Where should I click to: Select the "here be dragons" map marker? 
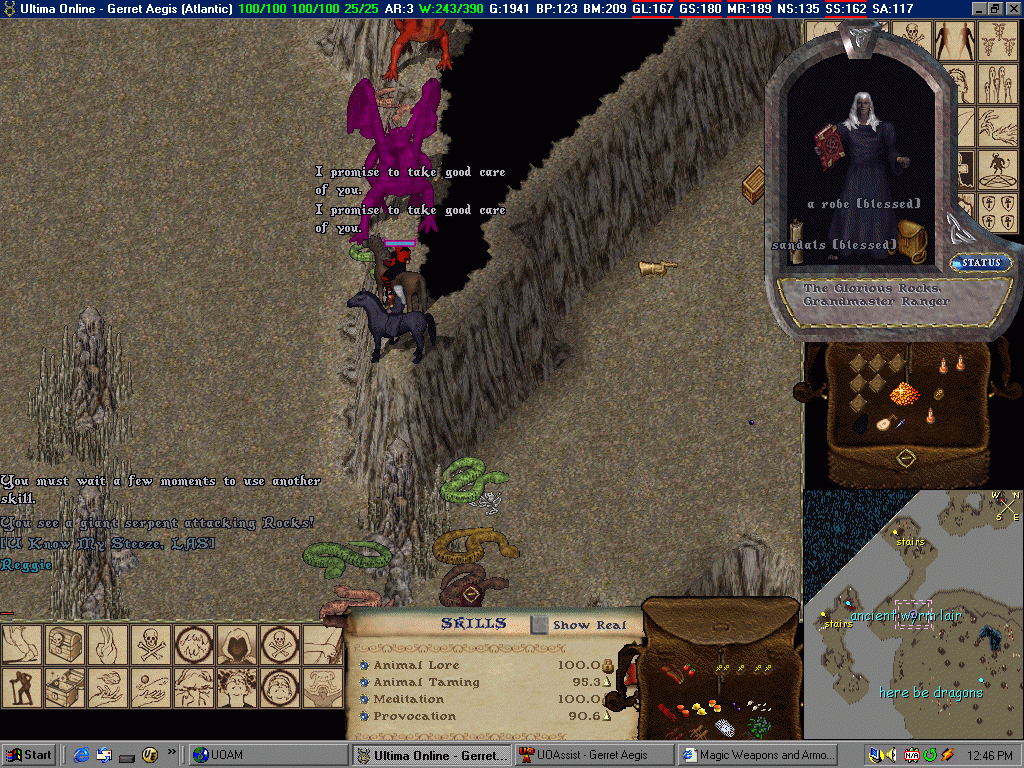930,693
